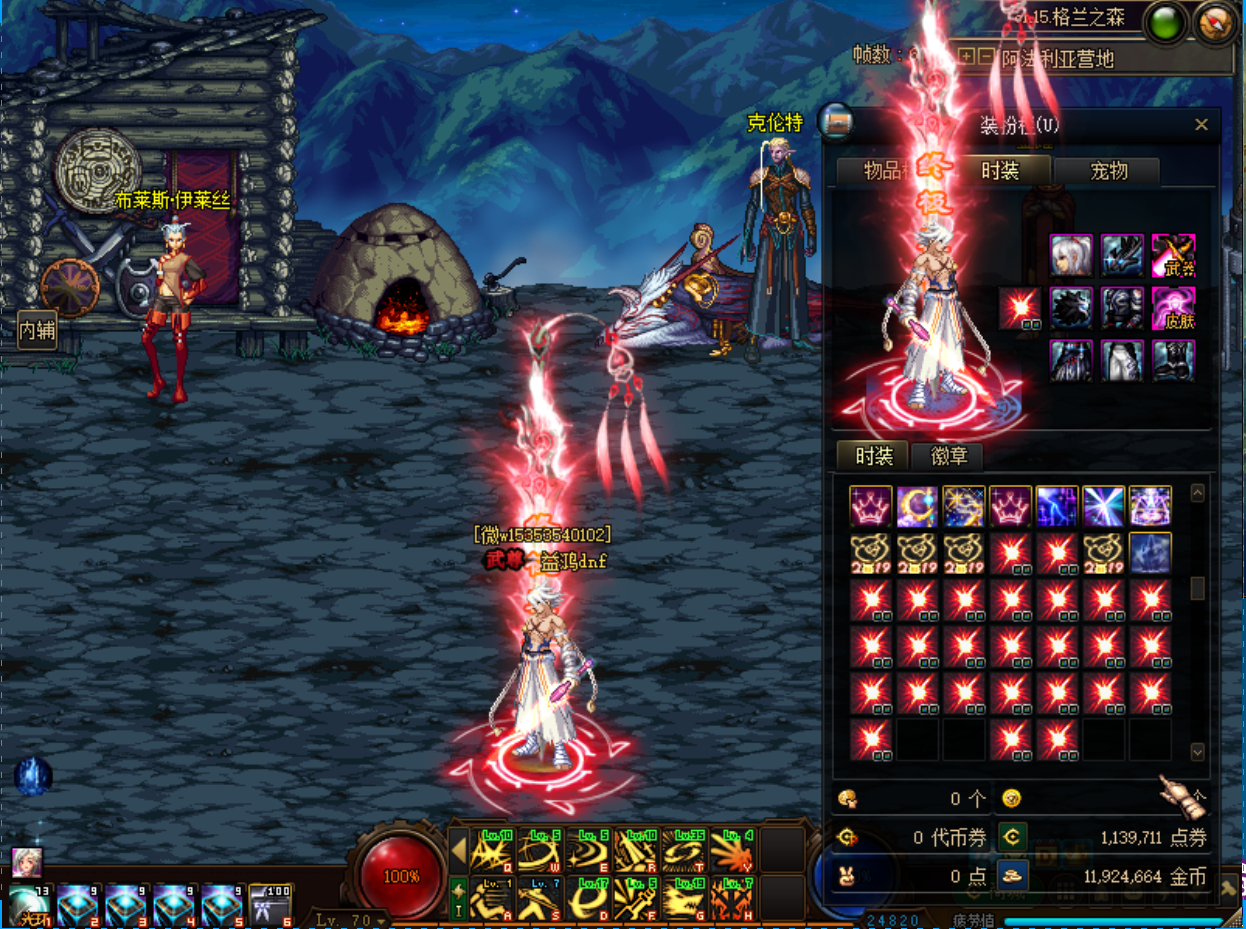Viewport: 1246px width, 929px height.
Task: Select the blue crystal castle inventory item
Action: 1150,553
